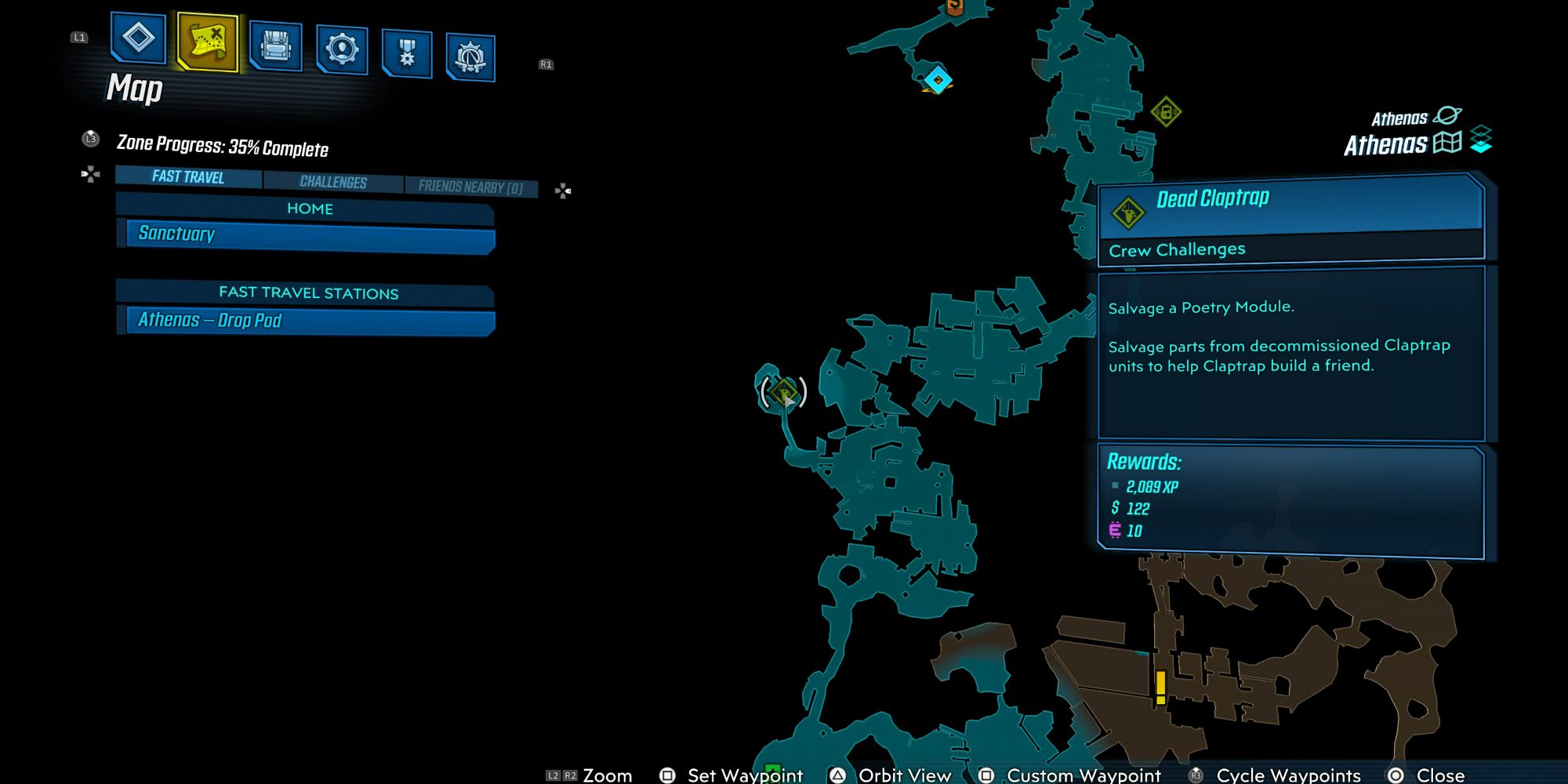This screenshot has height=784, width=1568.
Task: Select the highlighted yellow Map tab
Action: pyautogui.click(x=208, y=40)
